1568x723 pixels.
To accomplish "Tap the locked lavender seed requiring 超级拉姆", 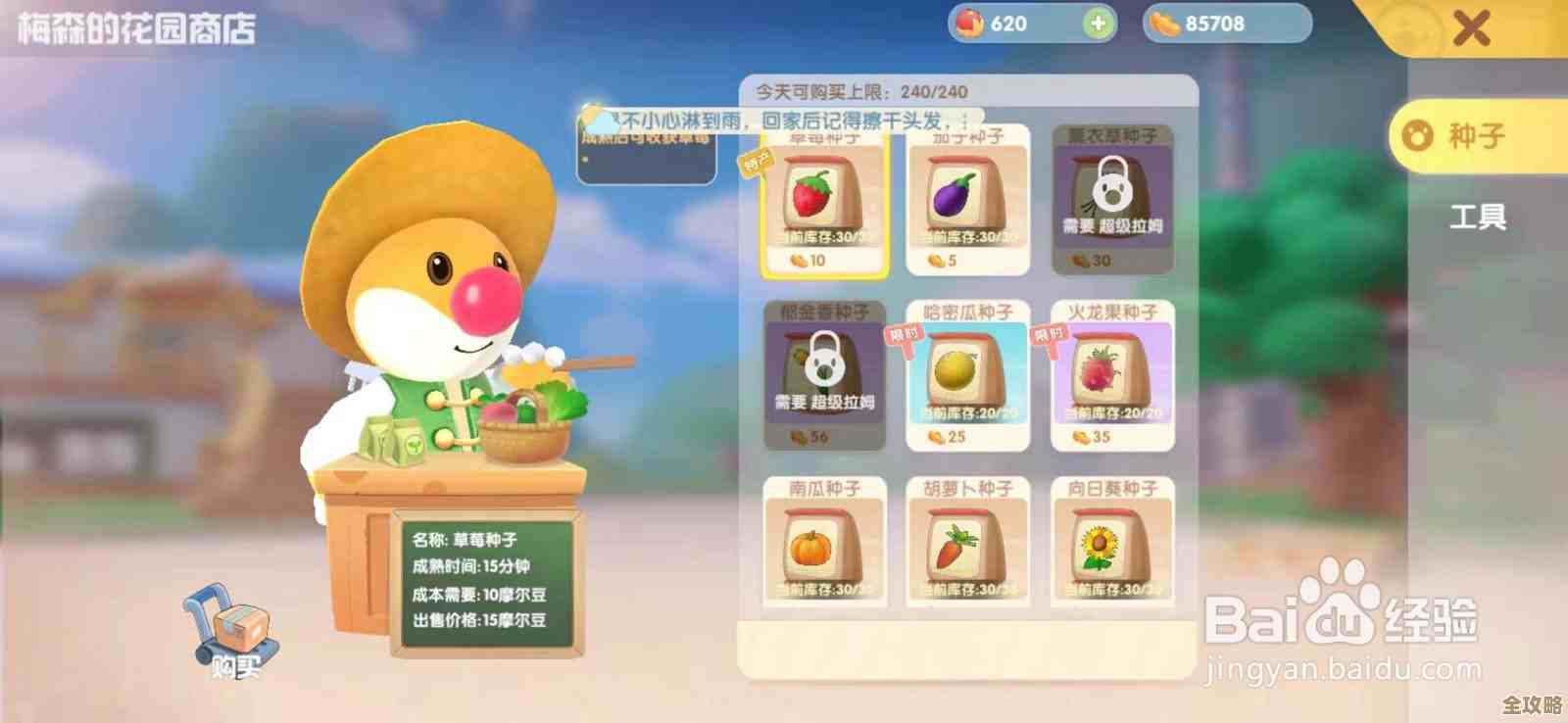I will pyautogui.click(x=1113, y=196).
